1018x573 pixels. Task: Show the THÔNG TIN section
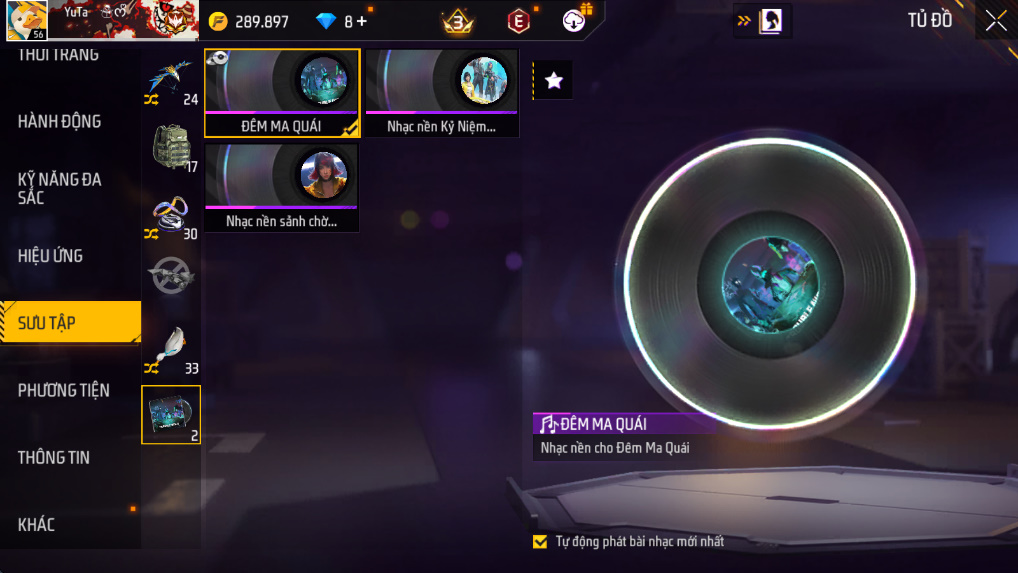54,457
